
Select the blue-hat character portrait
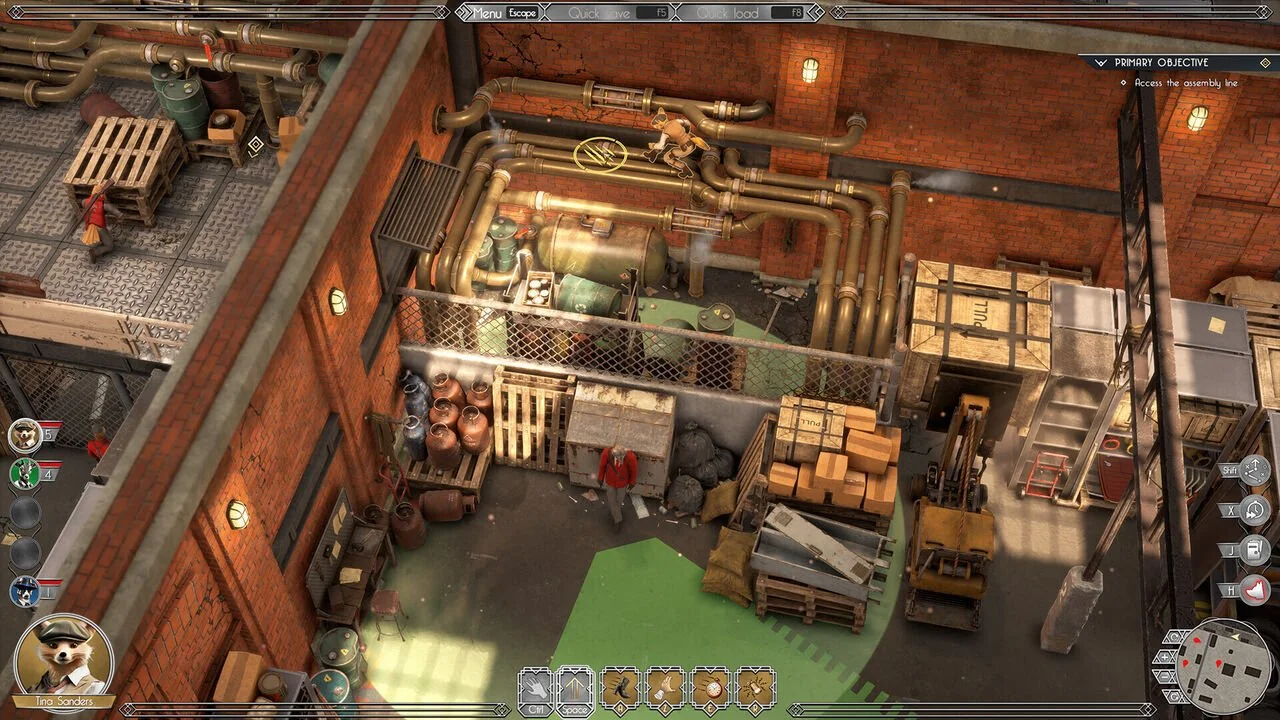pos(24,591)
